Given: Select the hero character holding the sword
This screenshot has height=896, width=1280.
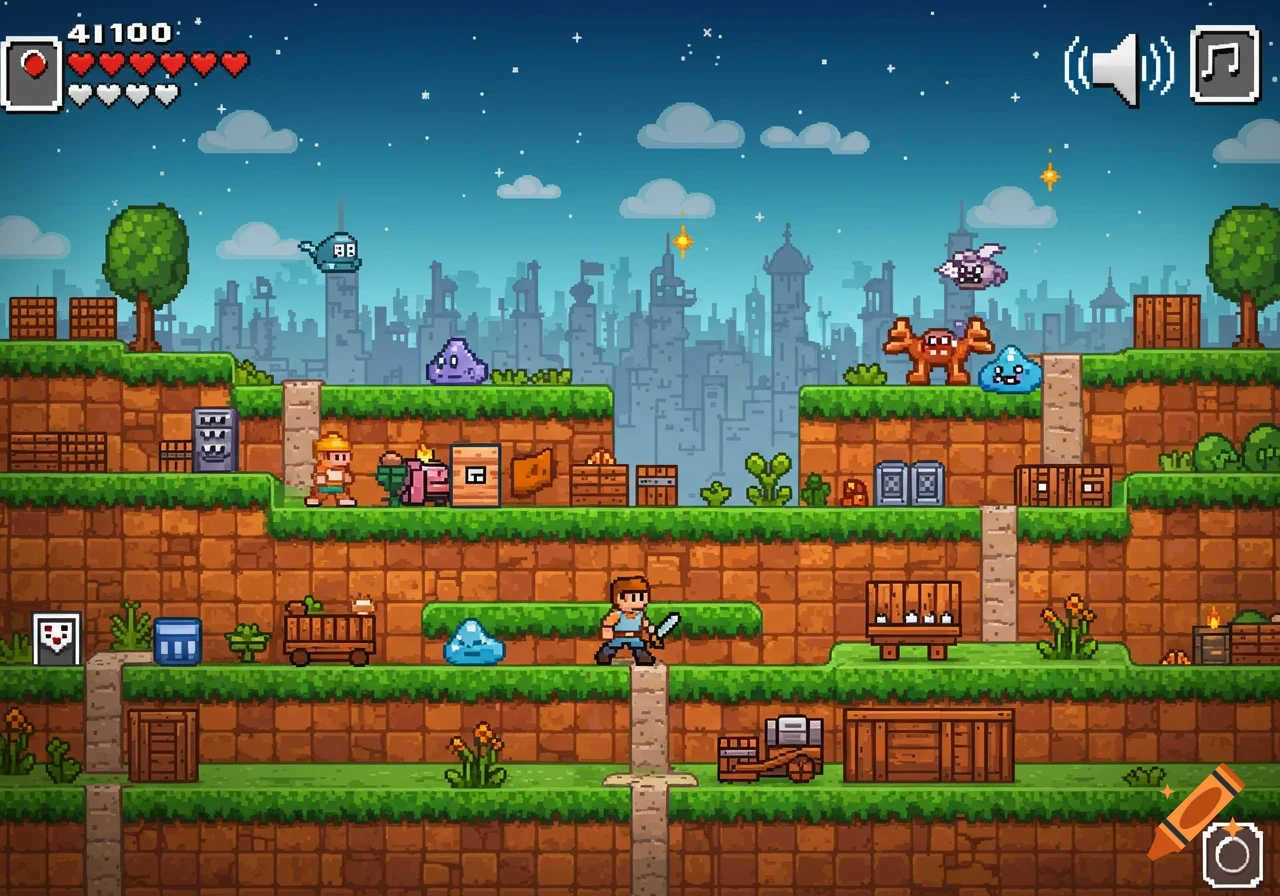Looking at the screenshot, I should 625,620.
